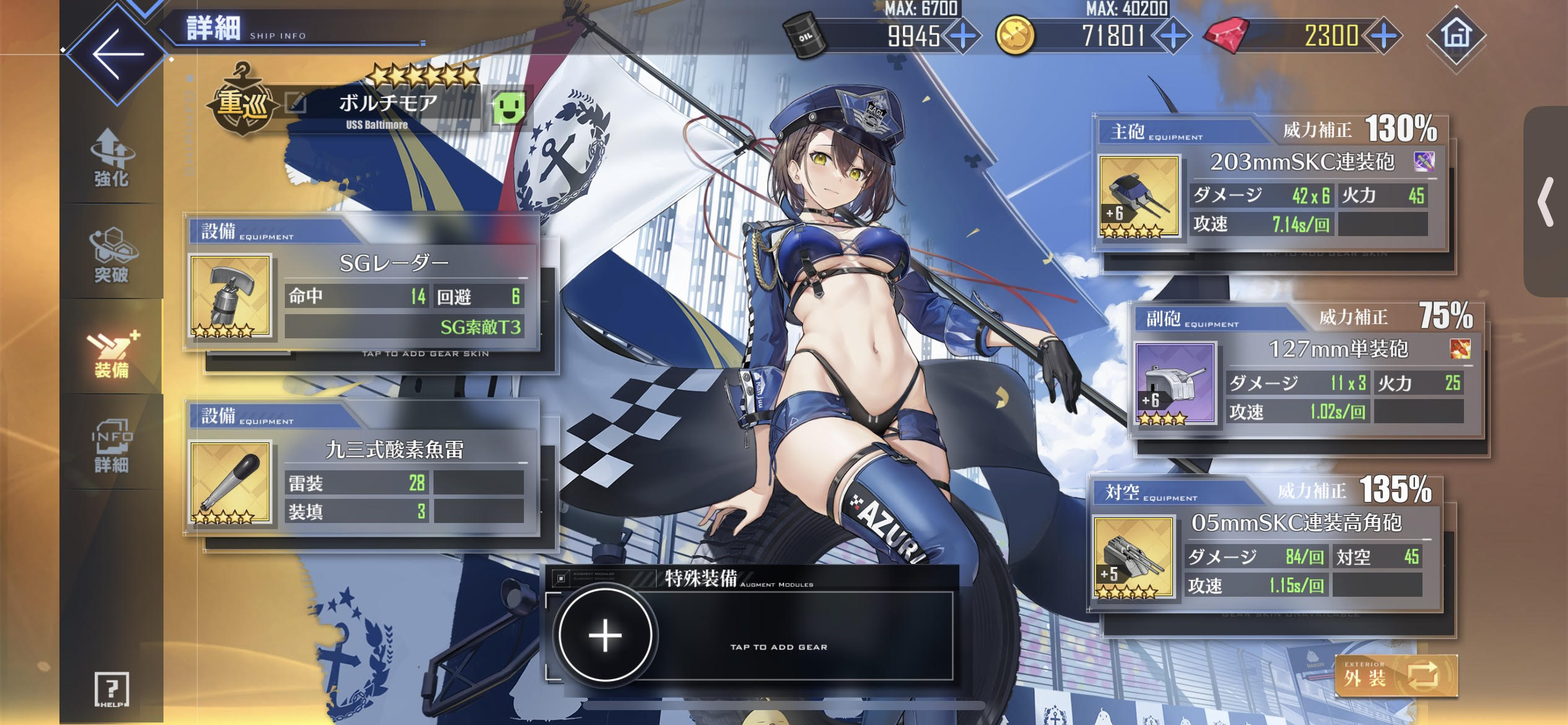Tap the green smiley affection icon
Viewport: 1568px width, 725px height.
[508, 107]
